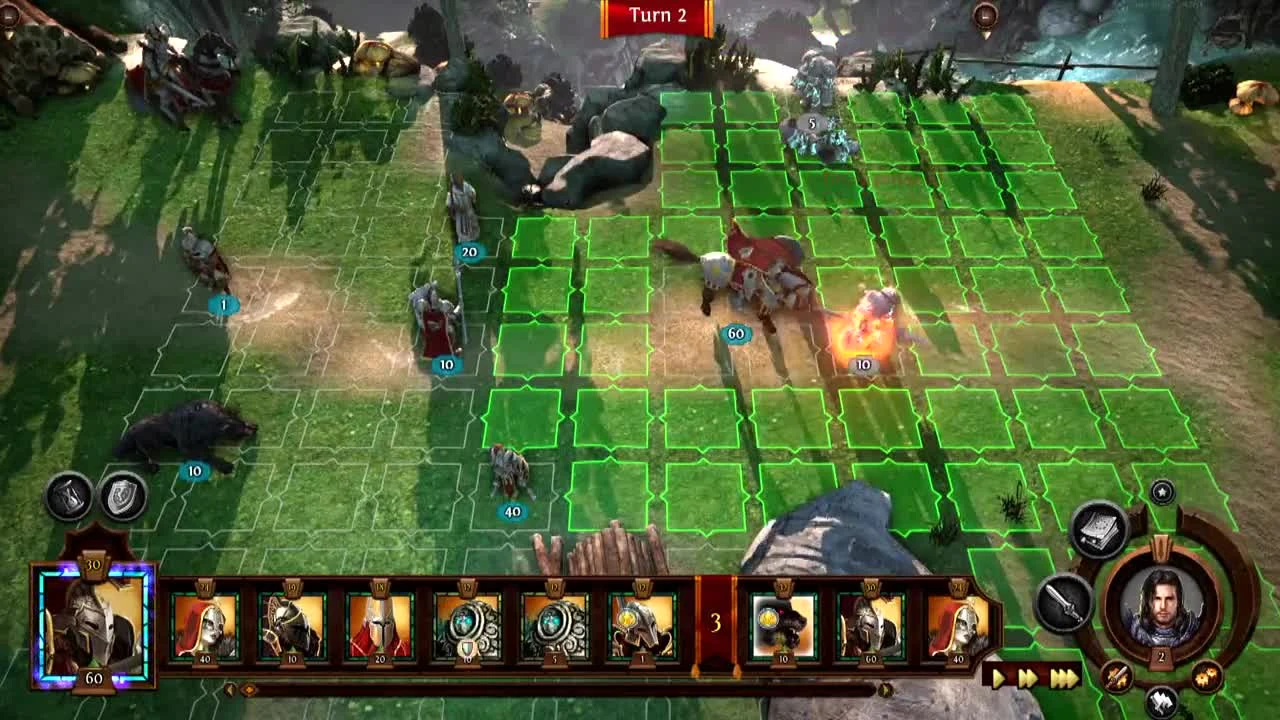
Task: Click the left arrow of the initiative bar
Action: [x=229, y=689]
